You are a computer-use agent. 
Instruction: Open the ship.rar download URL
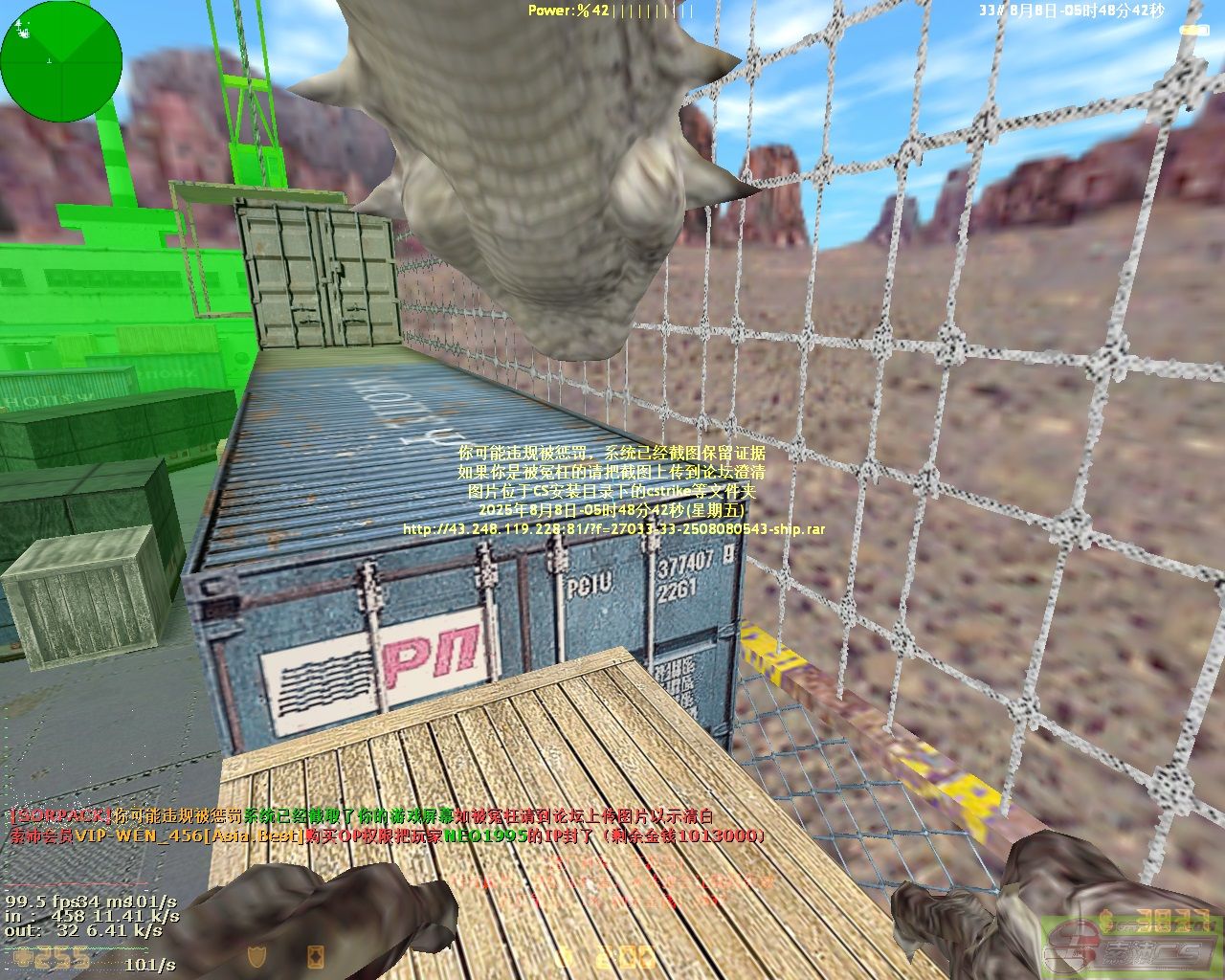point(613,529)
